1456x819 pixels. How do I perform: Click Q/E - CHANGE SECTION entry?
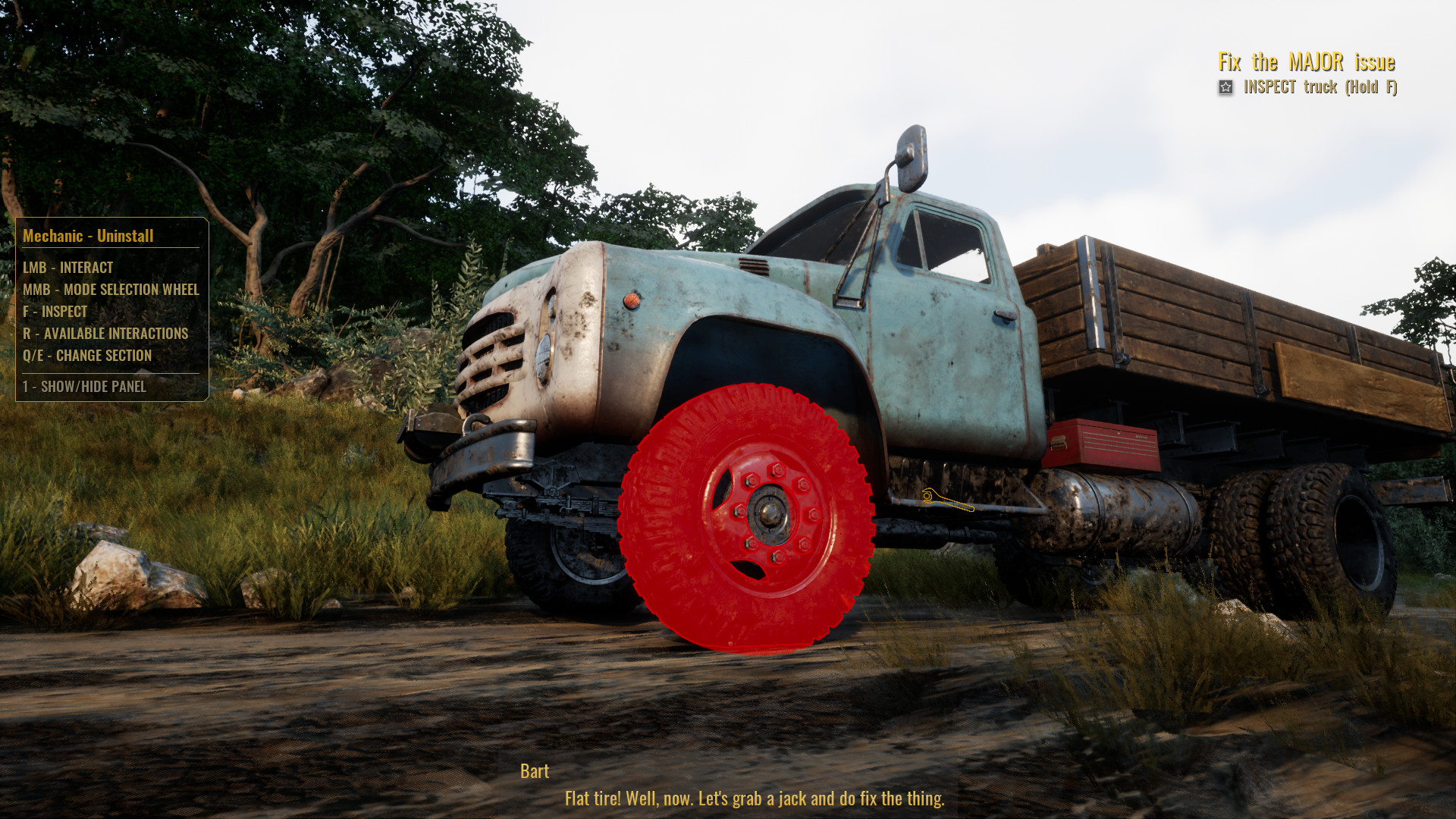[89, 356]
